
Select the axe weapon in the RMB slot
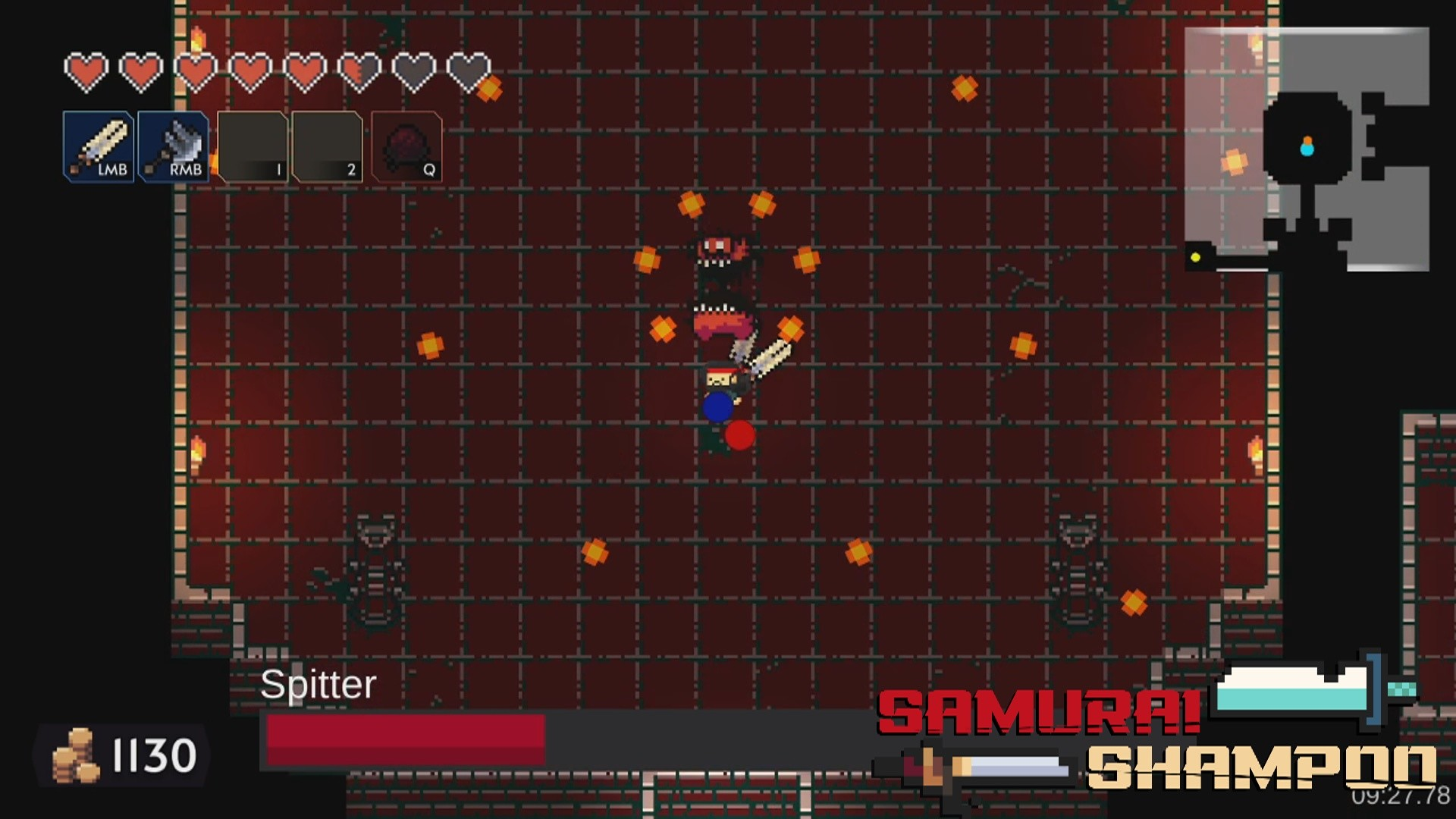tap(173, 146)
